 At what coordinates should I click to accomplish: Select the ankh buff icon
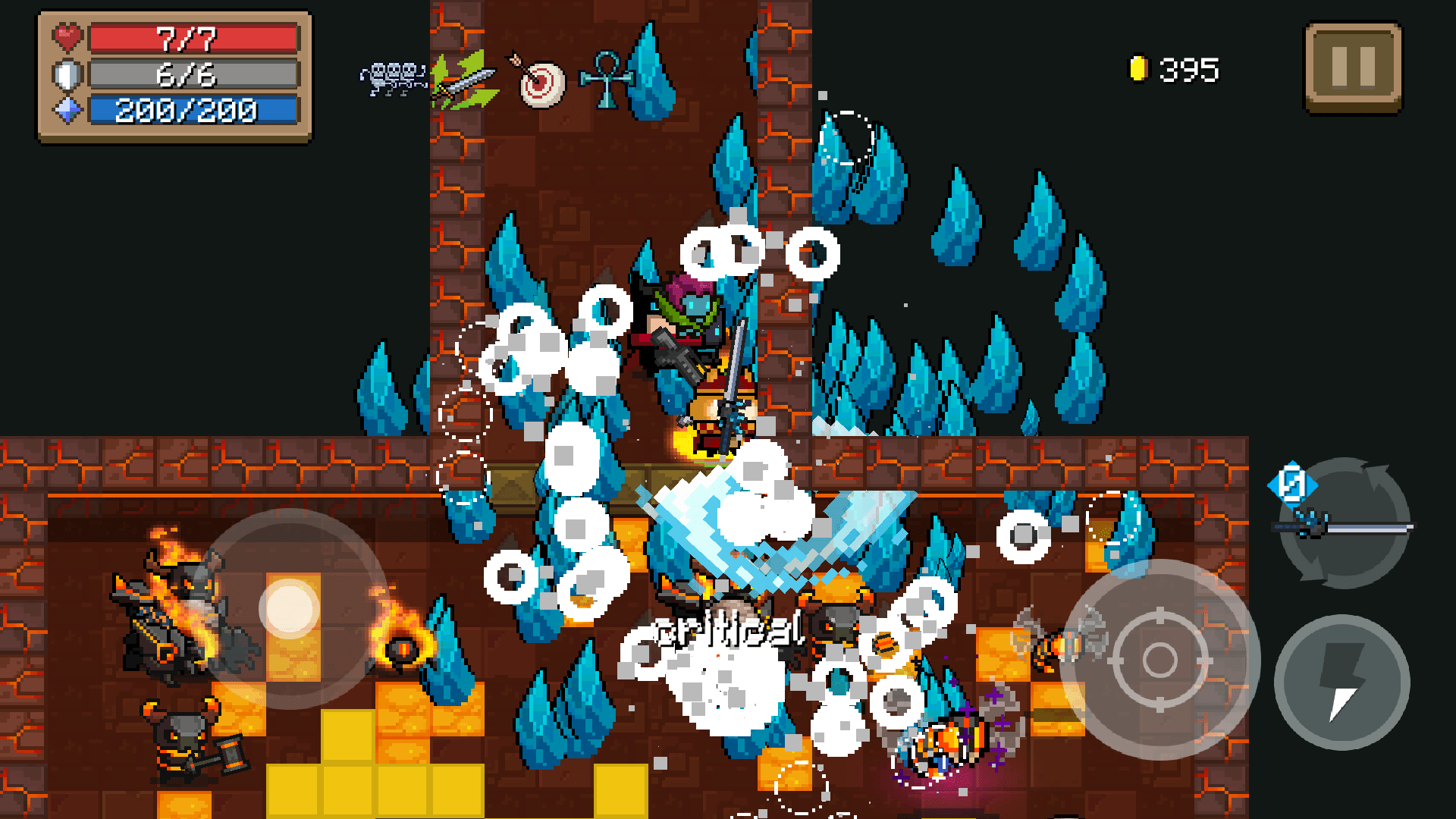(x=606, y=78)
